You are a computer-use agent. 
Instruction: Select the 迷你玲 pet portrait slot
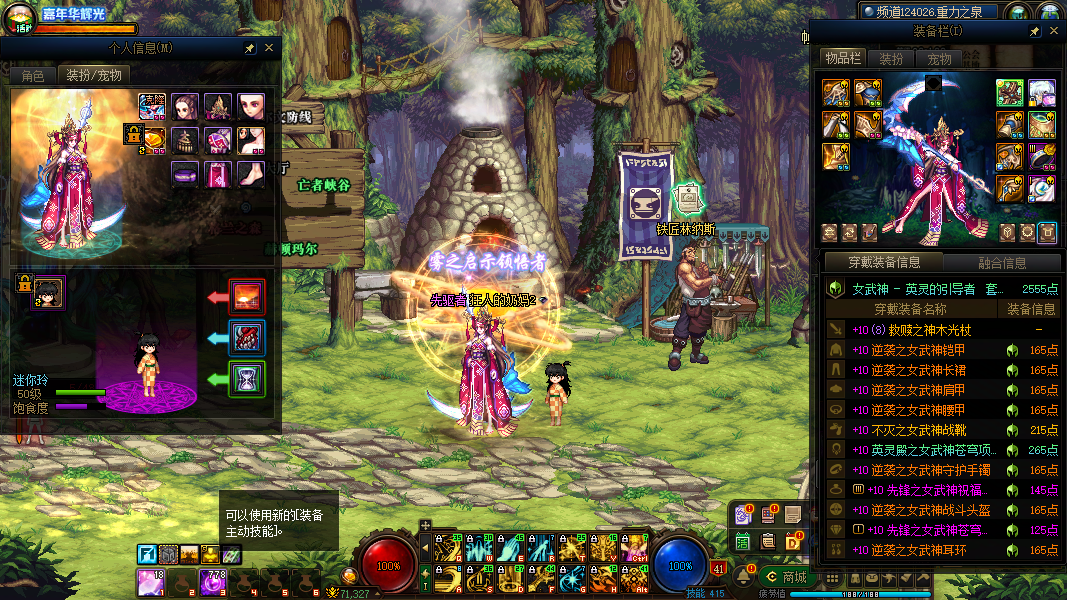tap(48, 292)
